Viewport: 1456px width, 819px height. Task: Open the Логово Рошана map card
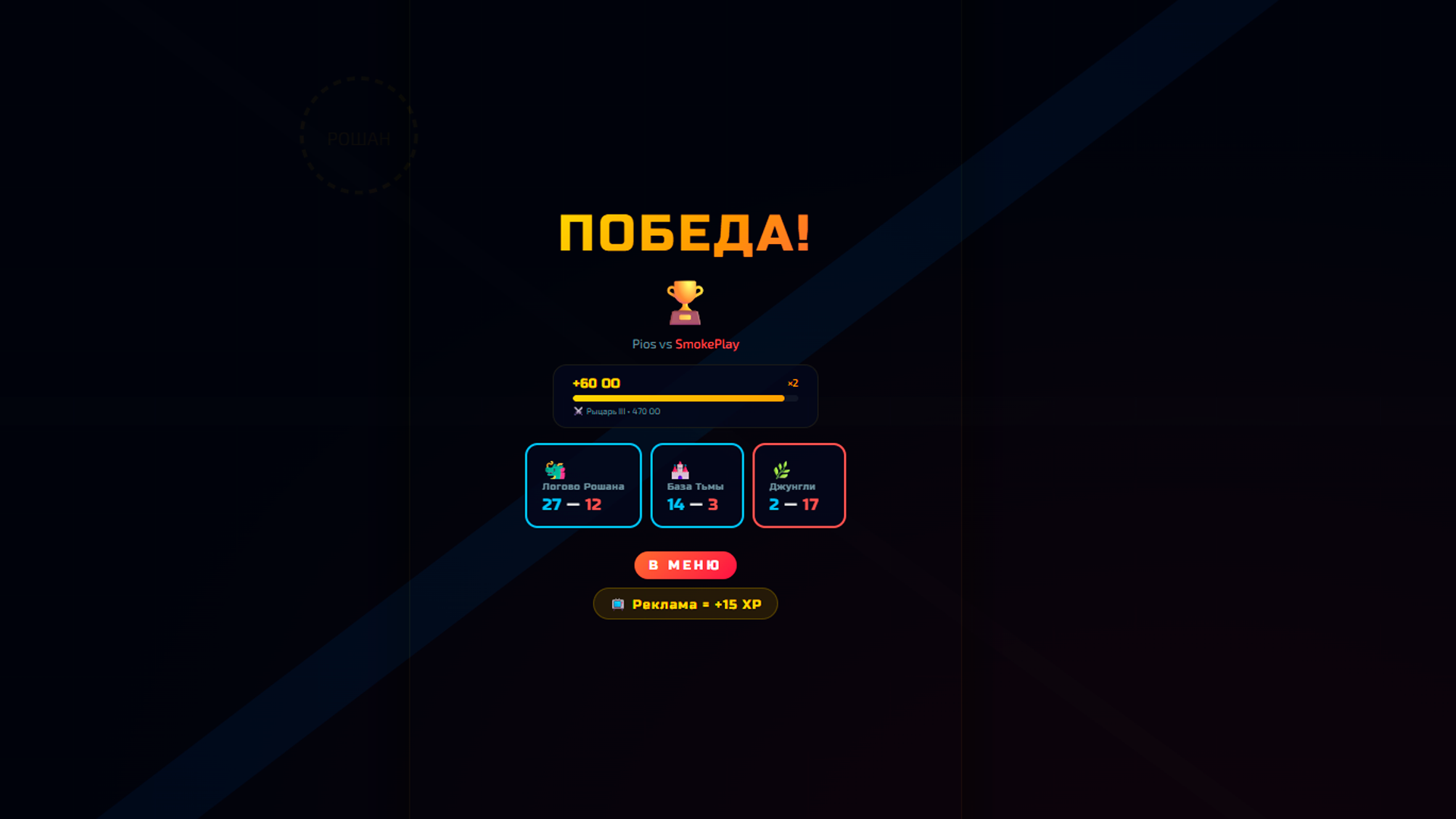pyautogui.click(x=583, y=485)
